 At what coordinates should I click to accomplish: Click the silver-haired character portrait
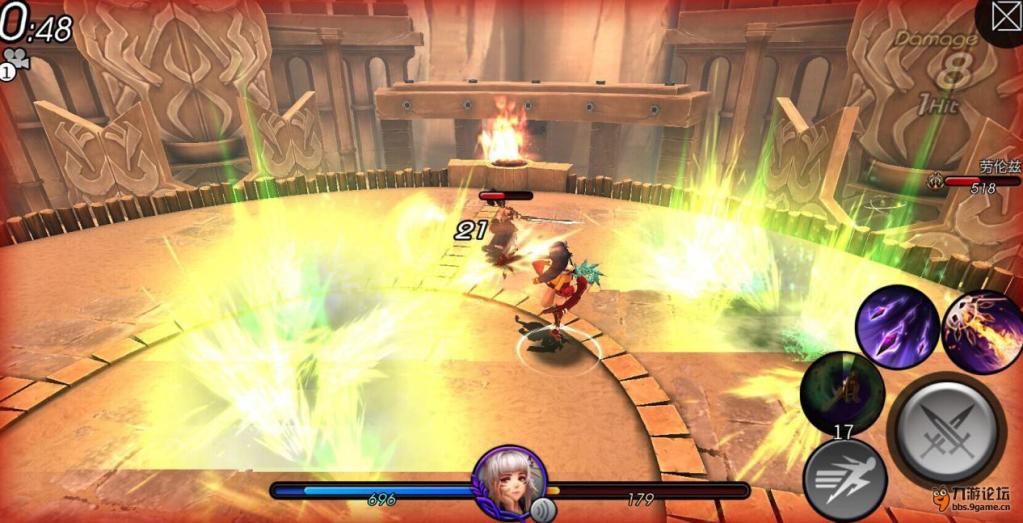pos(509,480)
